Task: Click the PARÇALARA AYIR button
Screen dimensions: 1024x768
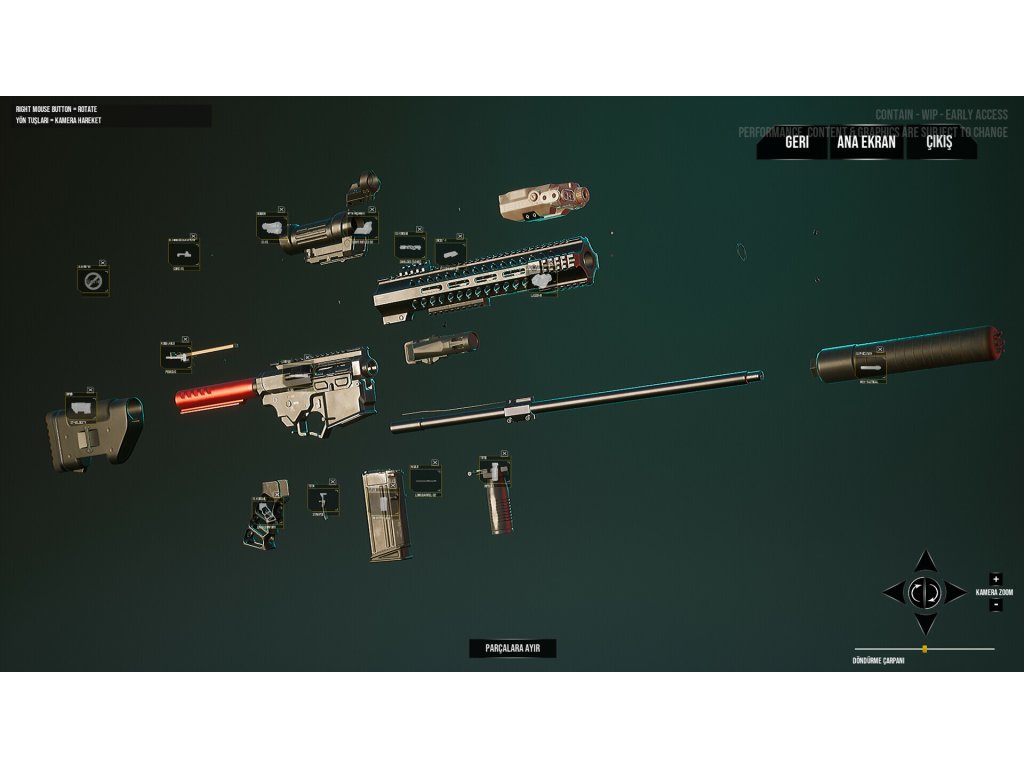Action: pyautogui.click(x=512, y=648)
